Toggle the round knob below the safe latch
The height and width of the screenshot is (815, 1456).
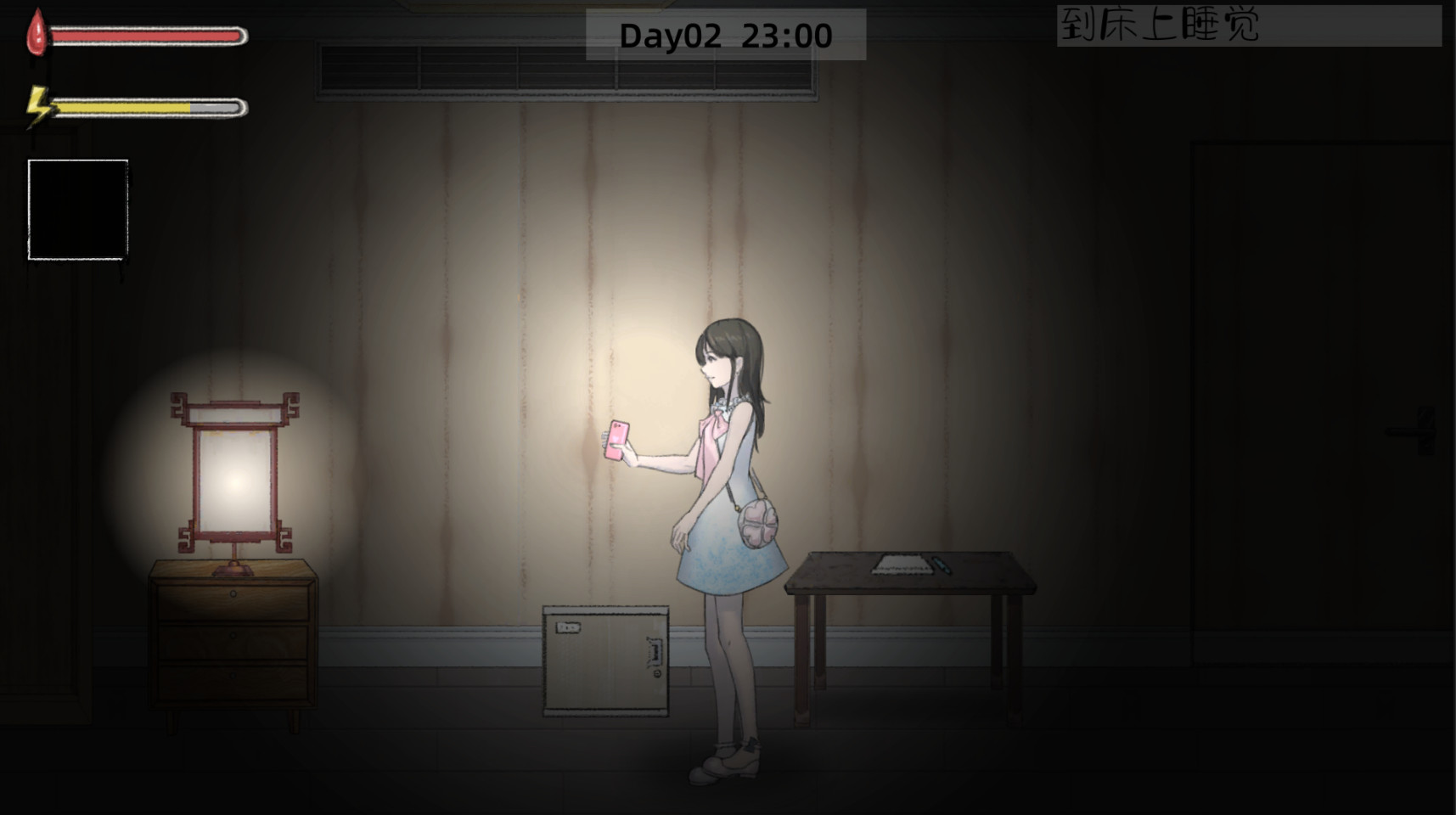click(657, 673)
